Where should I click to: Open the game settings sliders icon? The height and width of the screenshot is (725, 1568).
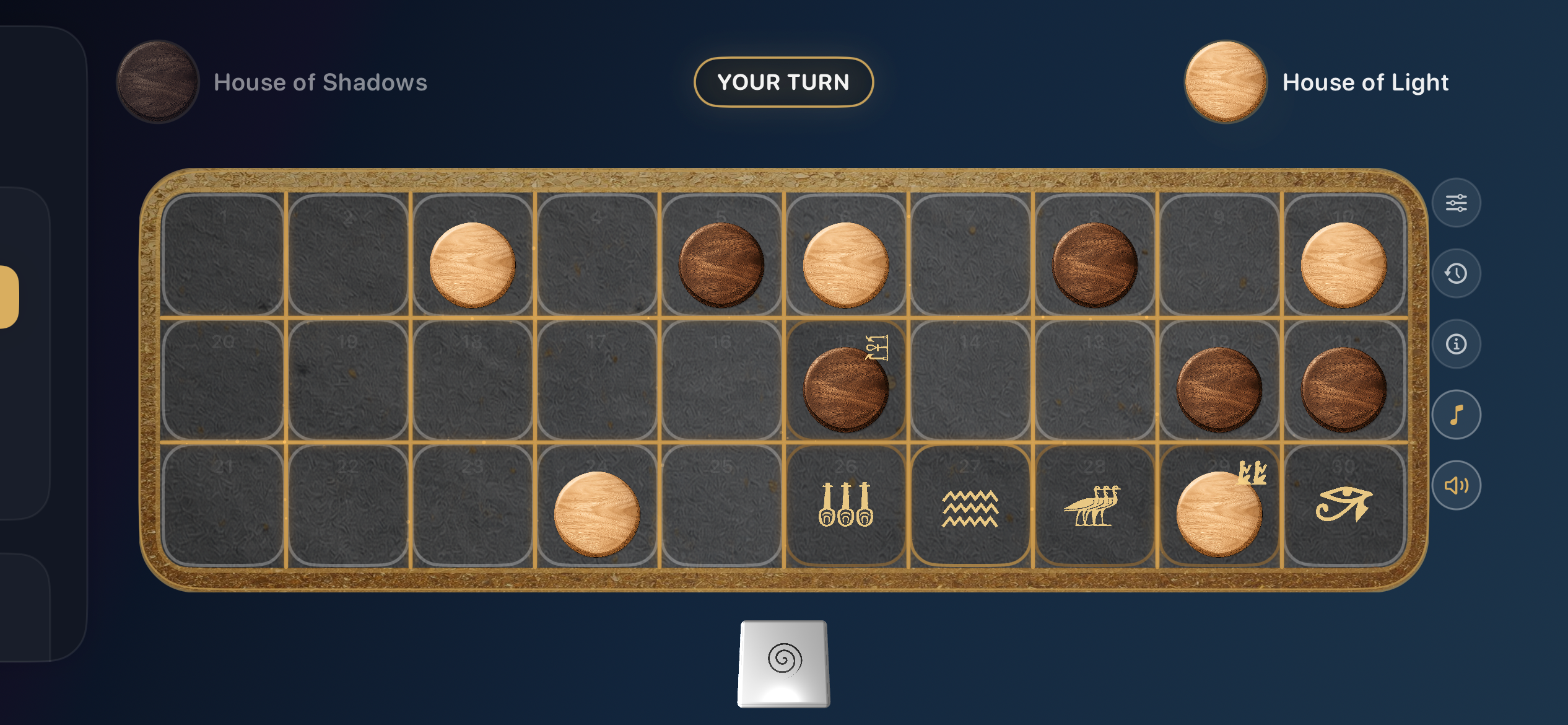click(1456, 202)
